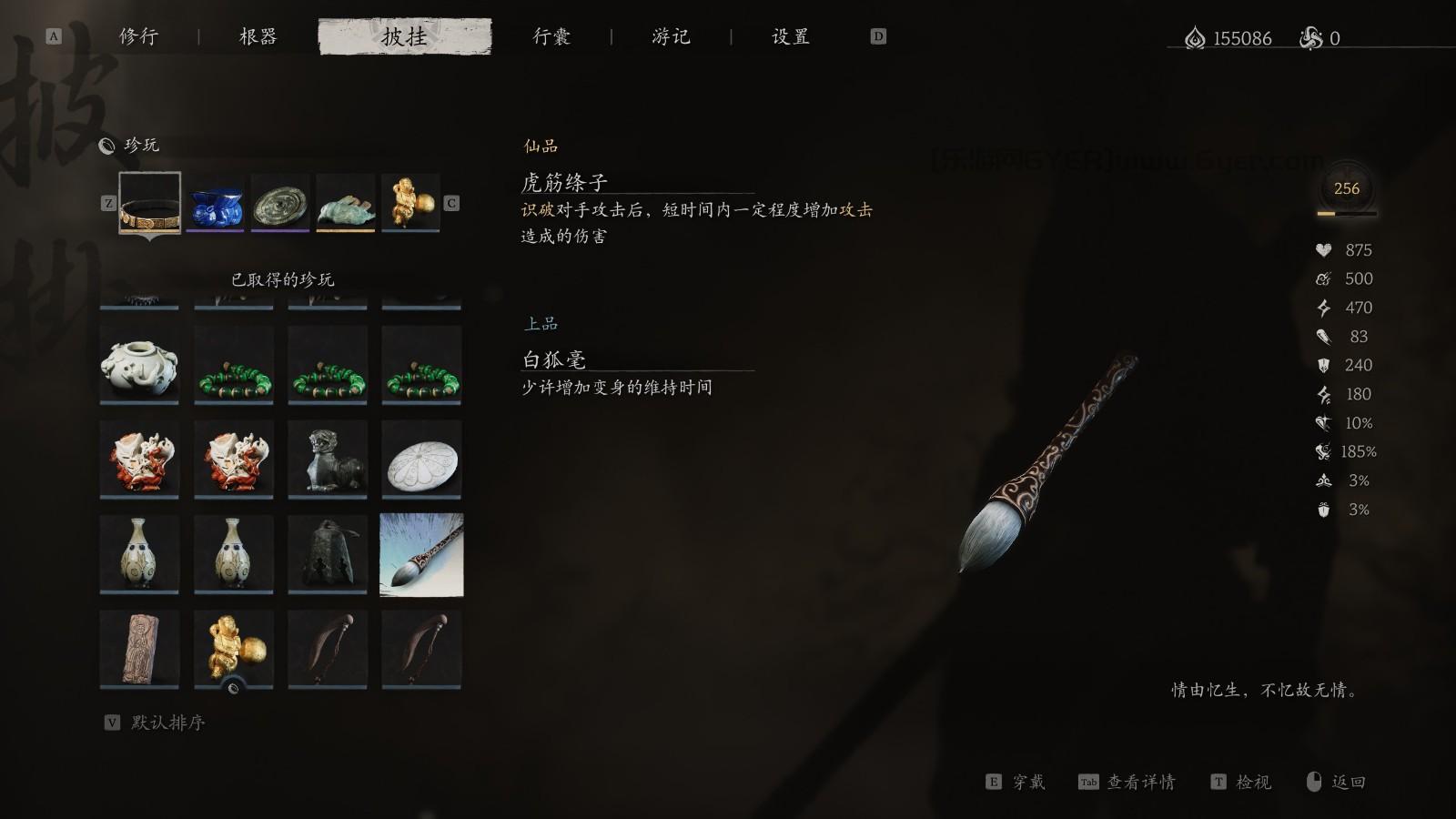Viewport: 1456px width, 819px height.
Task: Click 穿戴 to equip the selected curio
Action: (x=1028, y=782)
